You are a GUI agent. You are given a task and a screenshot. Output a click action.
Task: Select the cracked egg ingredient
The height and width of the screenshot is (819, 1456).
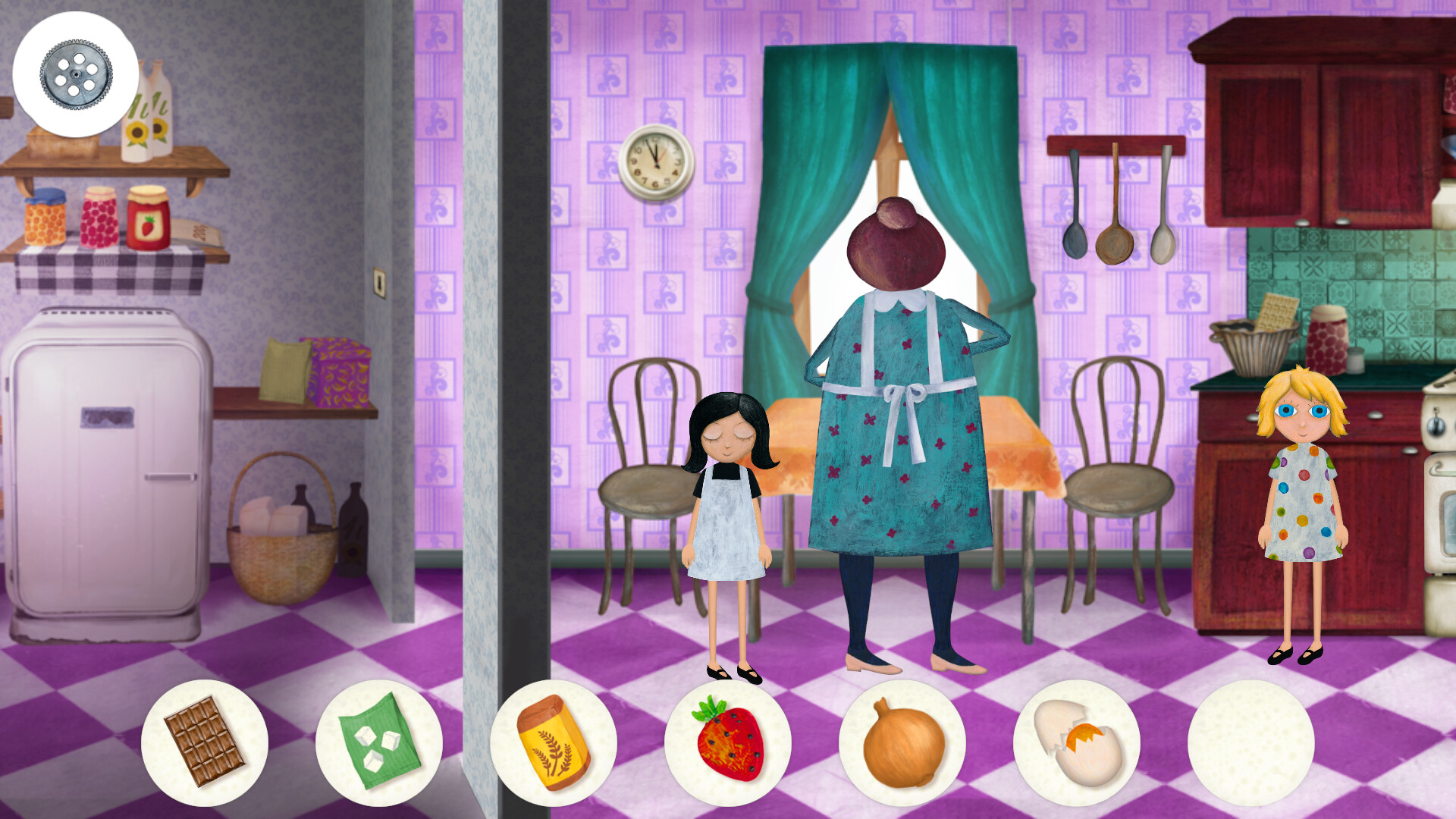click(x=1075, y=745)
